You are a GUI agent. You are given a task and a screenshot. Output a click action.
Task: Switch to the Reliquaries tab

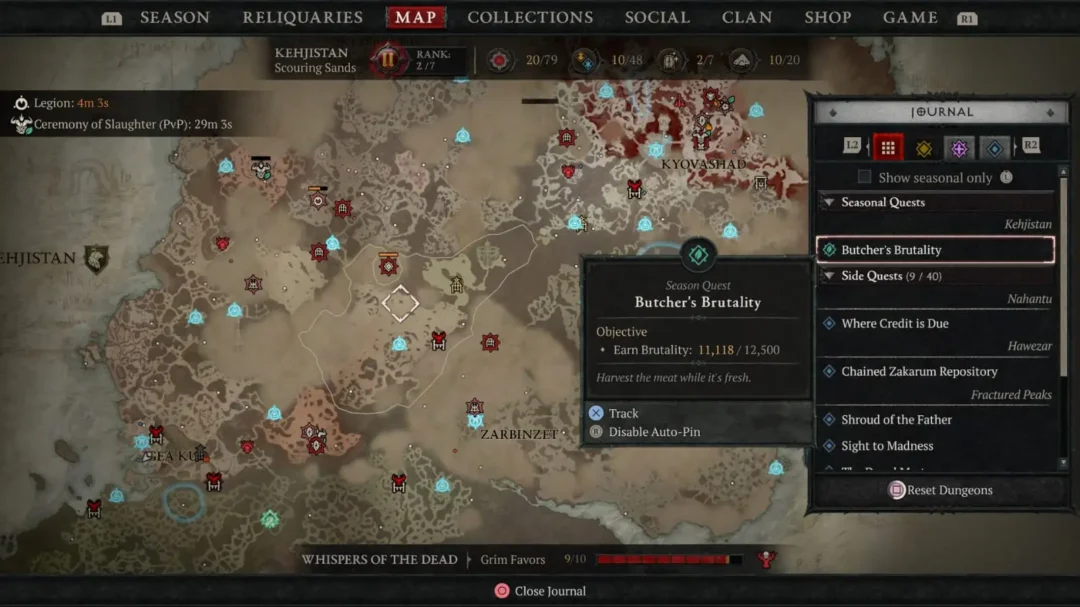[302, 17]
